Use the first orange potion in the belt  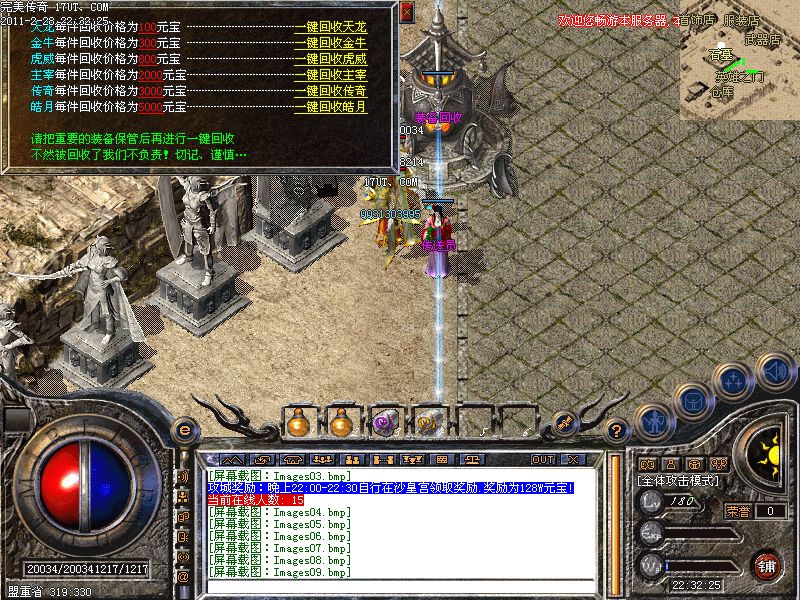tap(298, 423)
